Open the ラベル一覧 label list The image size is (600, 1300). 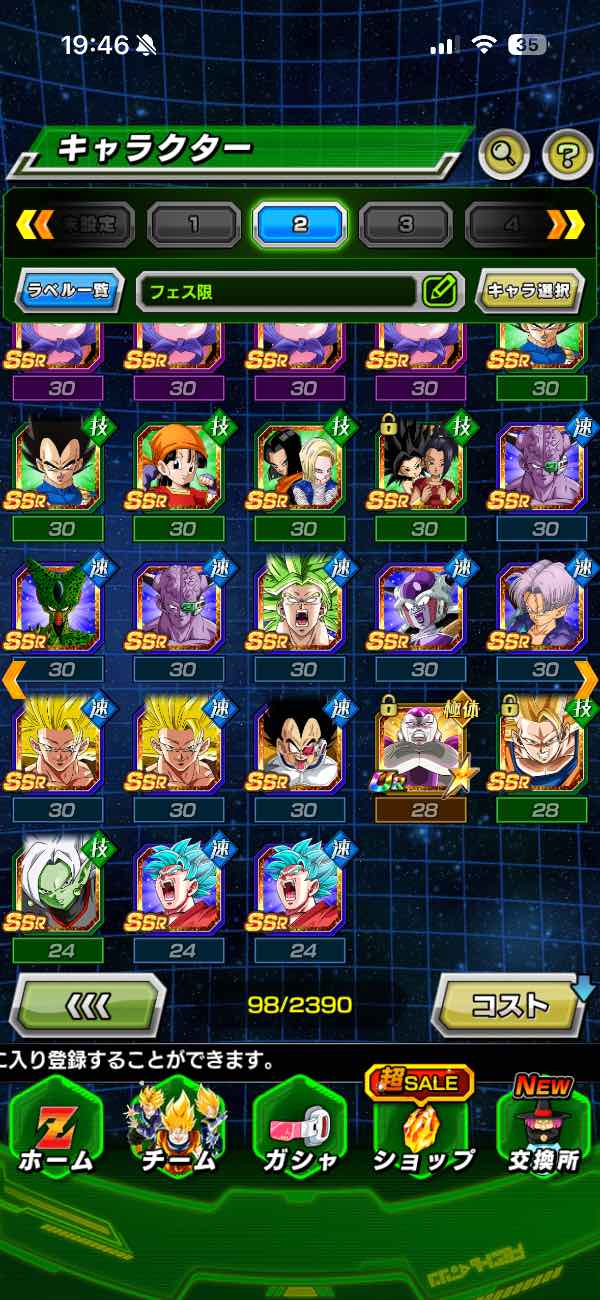(70, 291)
